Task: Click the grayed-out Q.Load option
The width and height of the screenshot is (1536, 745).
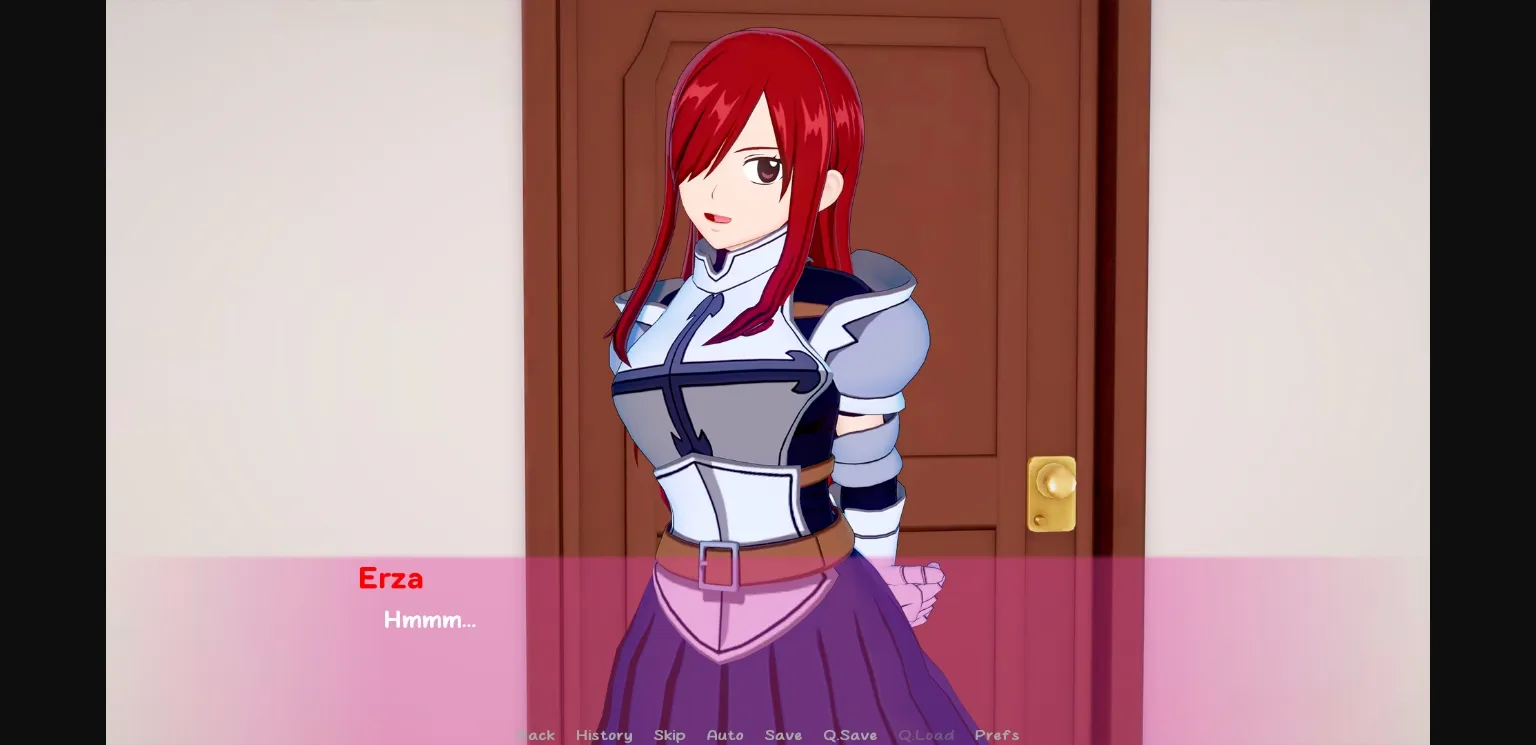Action: (925, 735)
